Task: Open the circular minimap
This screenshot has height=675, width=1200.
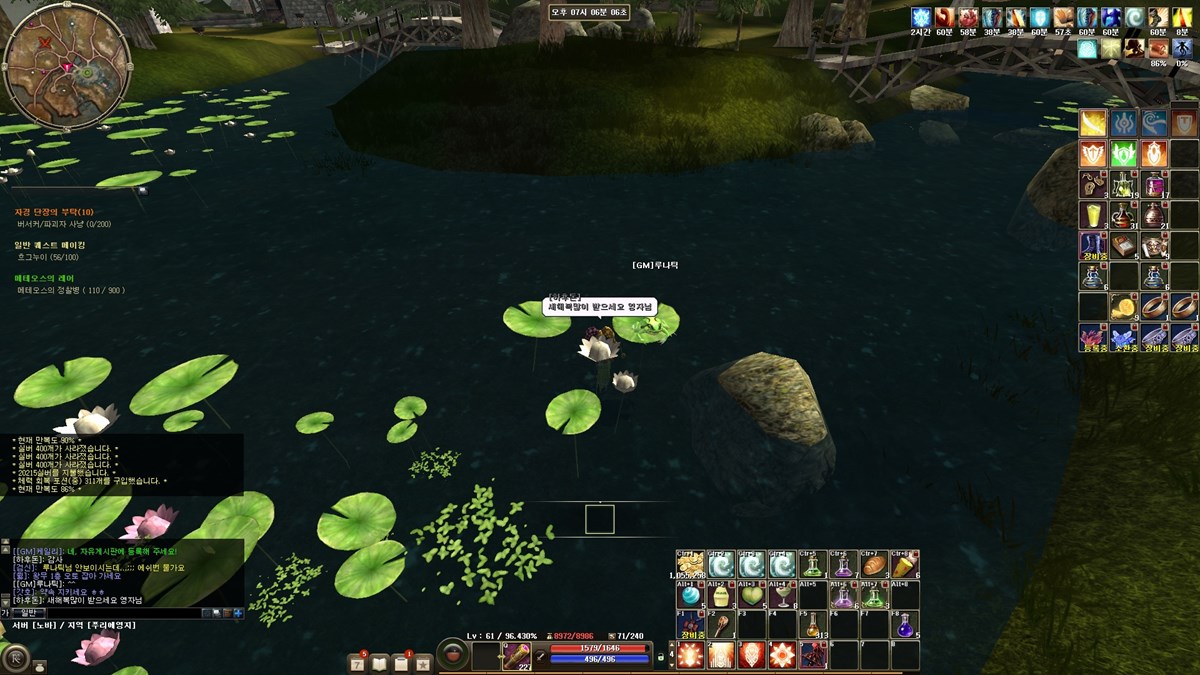Action: (x=67, y=66)
